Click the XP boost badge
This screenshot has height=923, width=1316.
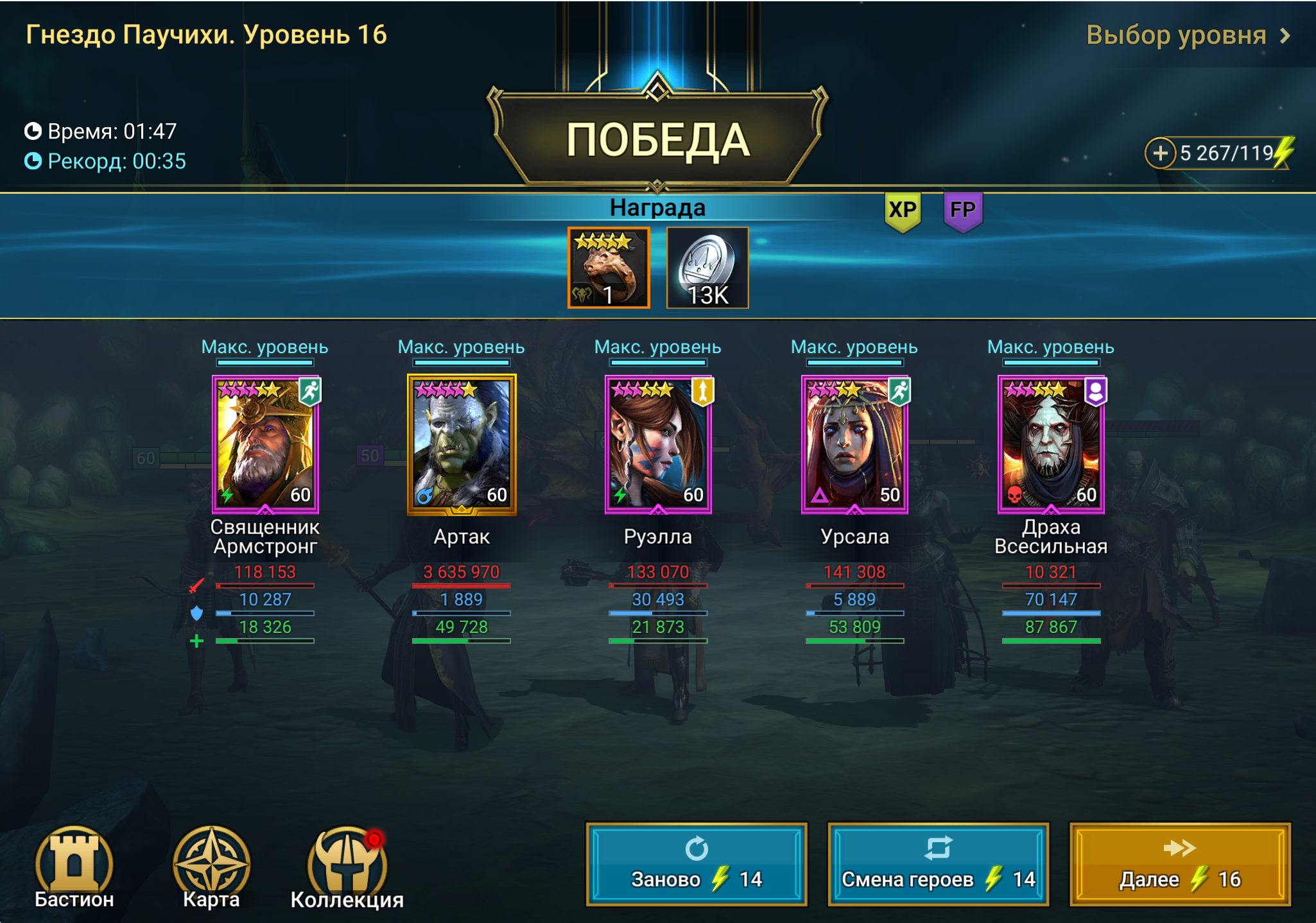903,211
